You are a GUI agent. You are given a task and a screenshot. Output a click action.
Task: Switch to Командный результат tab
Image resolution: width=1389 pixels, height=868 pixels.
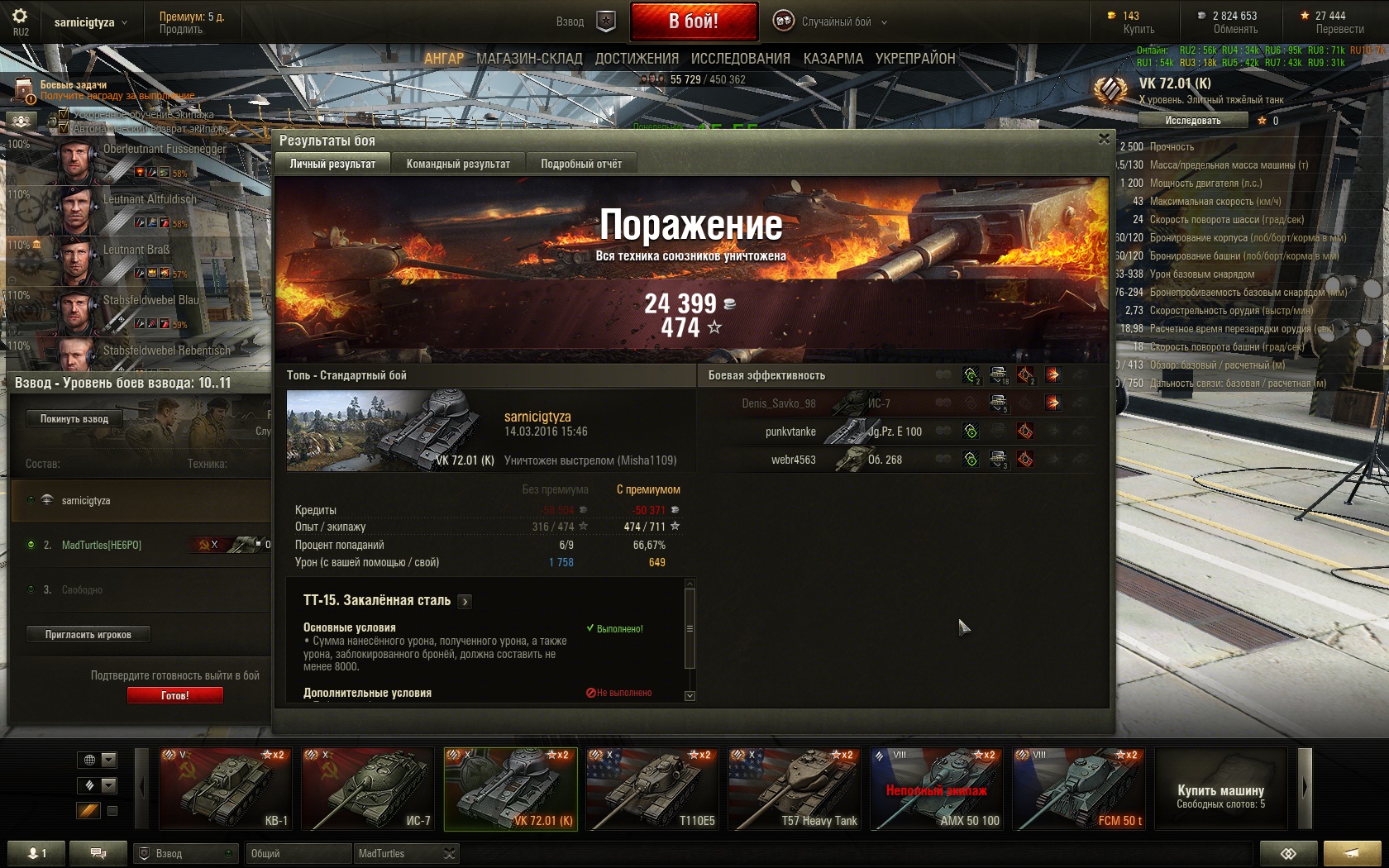click(458, 164)
